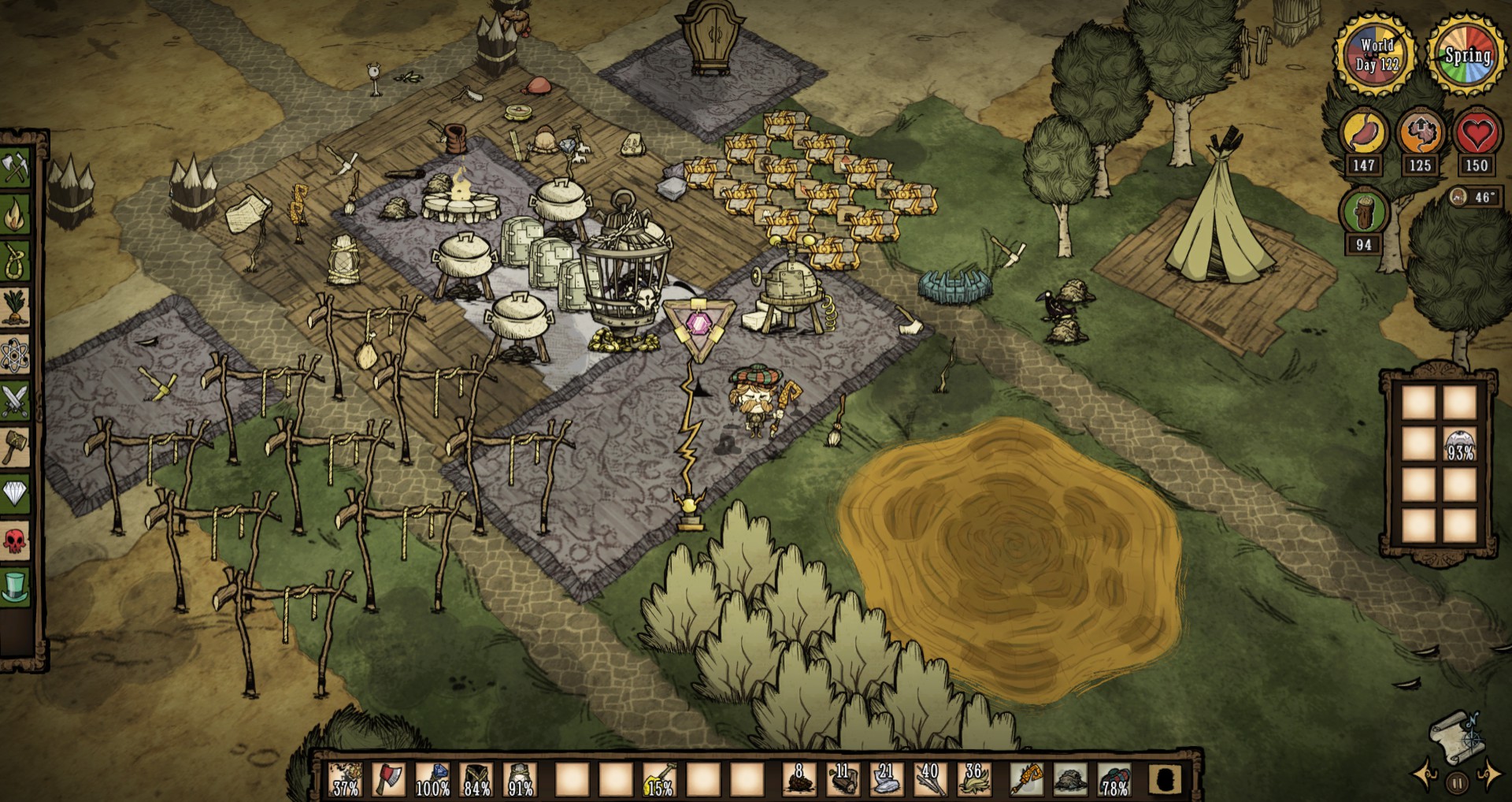Viewport: 1512px width, 802px height.
Task: Switch to the Food farming tab
Action: coord(15,308)
